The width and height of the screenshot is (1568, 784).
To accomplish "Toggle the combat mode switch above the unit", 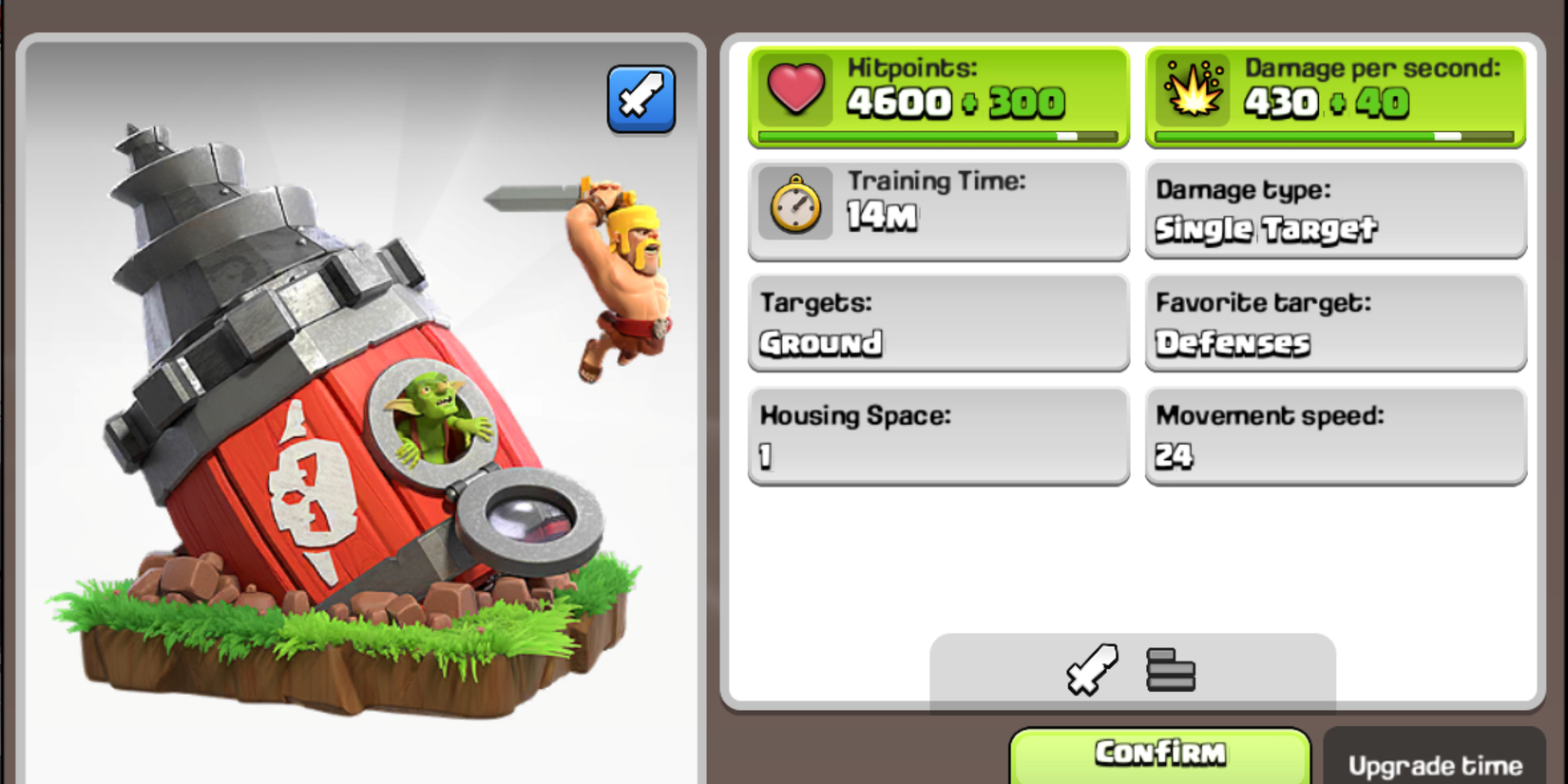I will coord(641,99).
